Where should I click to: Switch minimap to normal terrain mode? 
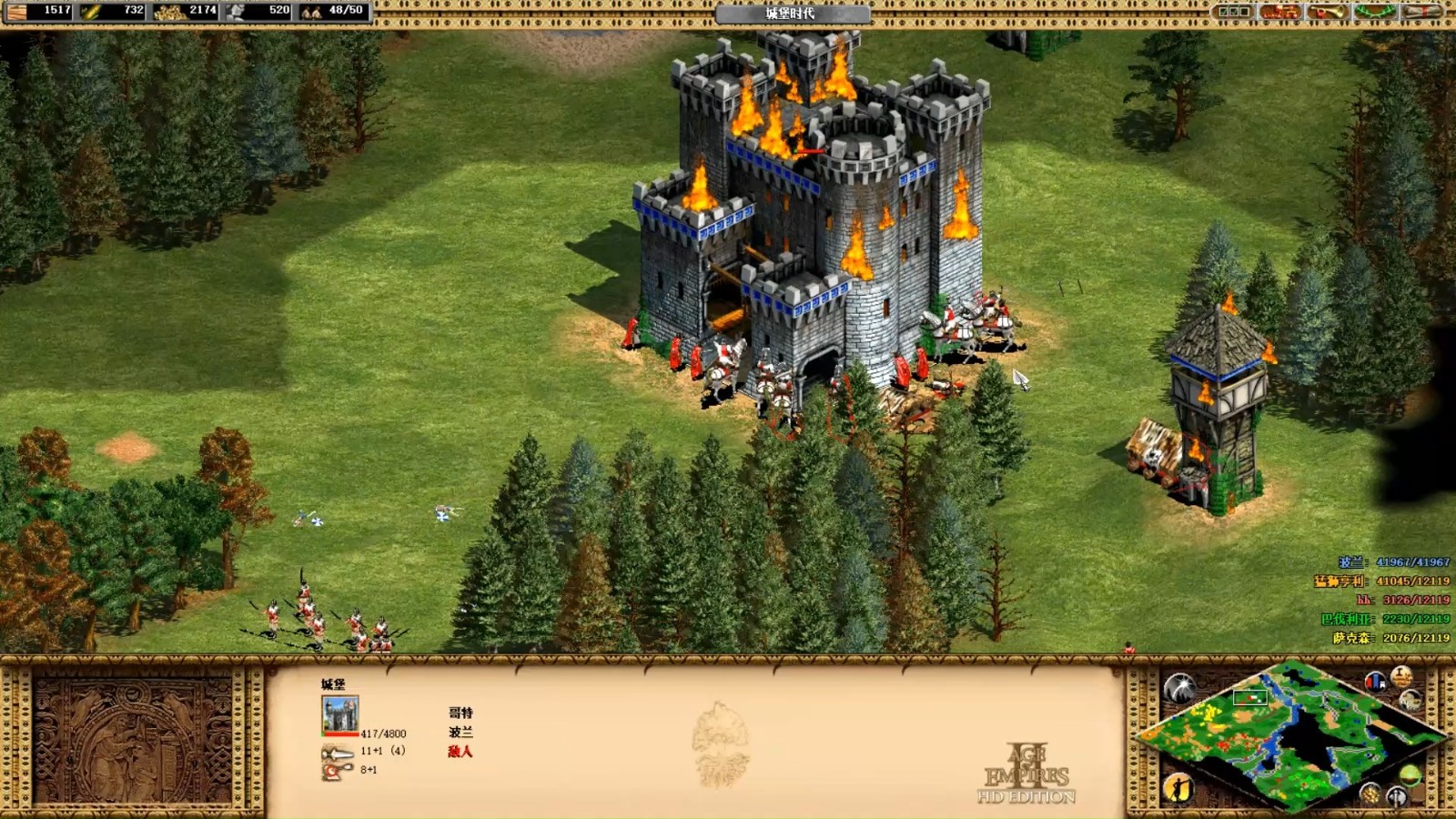pyautogui.click(x=1410, y=775)
